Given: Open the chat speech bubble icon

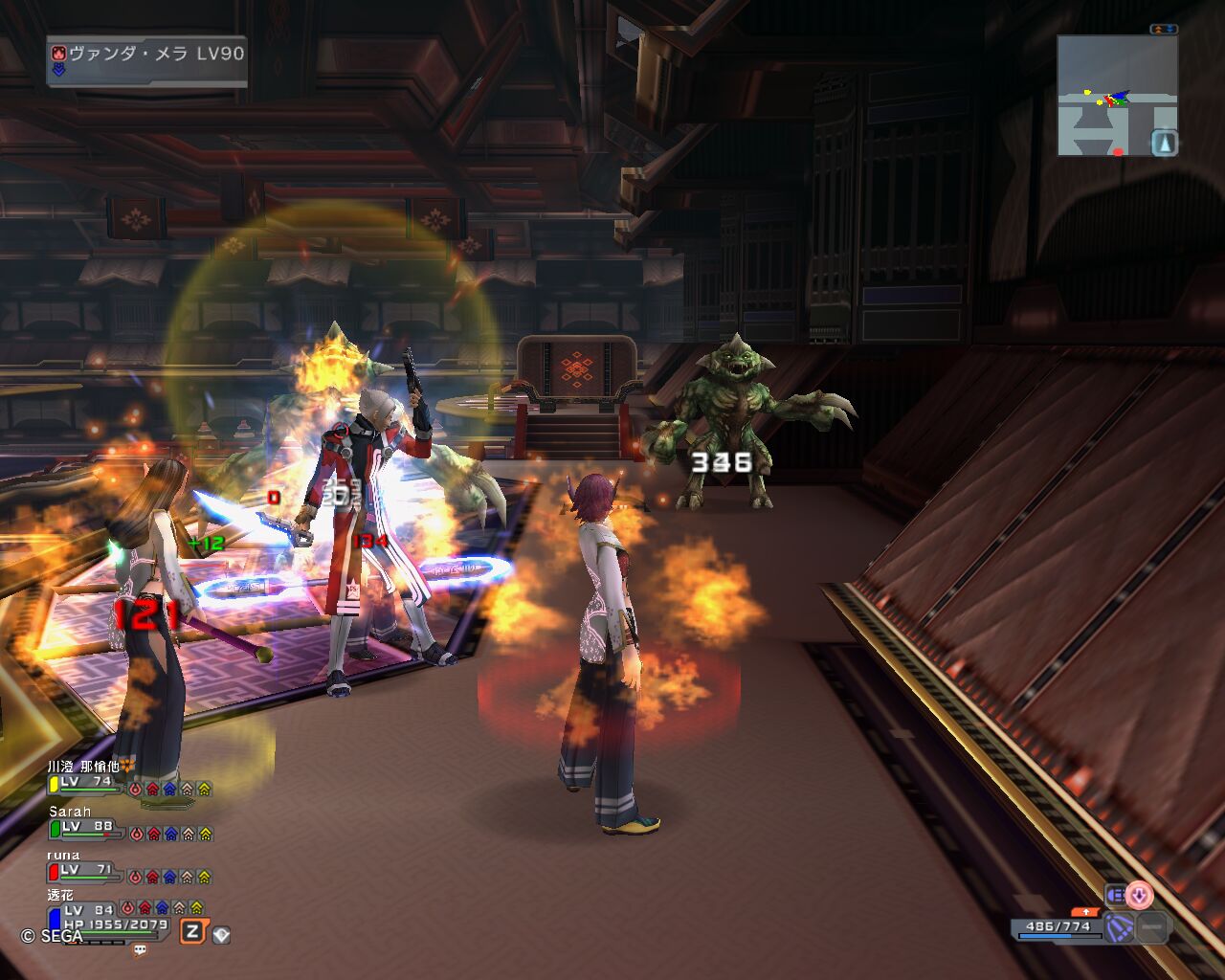Looking at the screenshot, I should [141, 950].
